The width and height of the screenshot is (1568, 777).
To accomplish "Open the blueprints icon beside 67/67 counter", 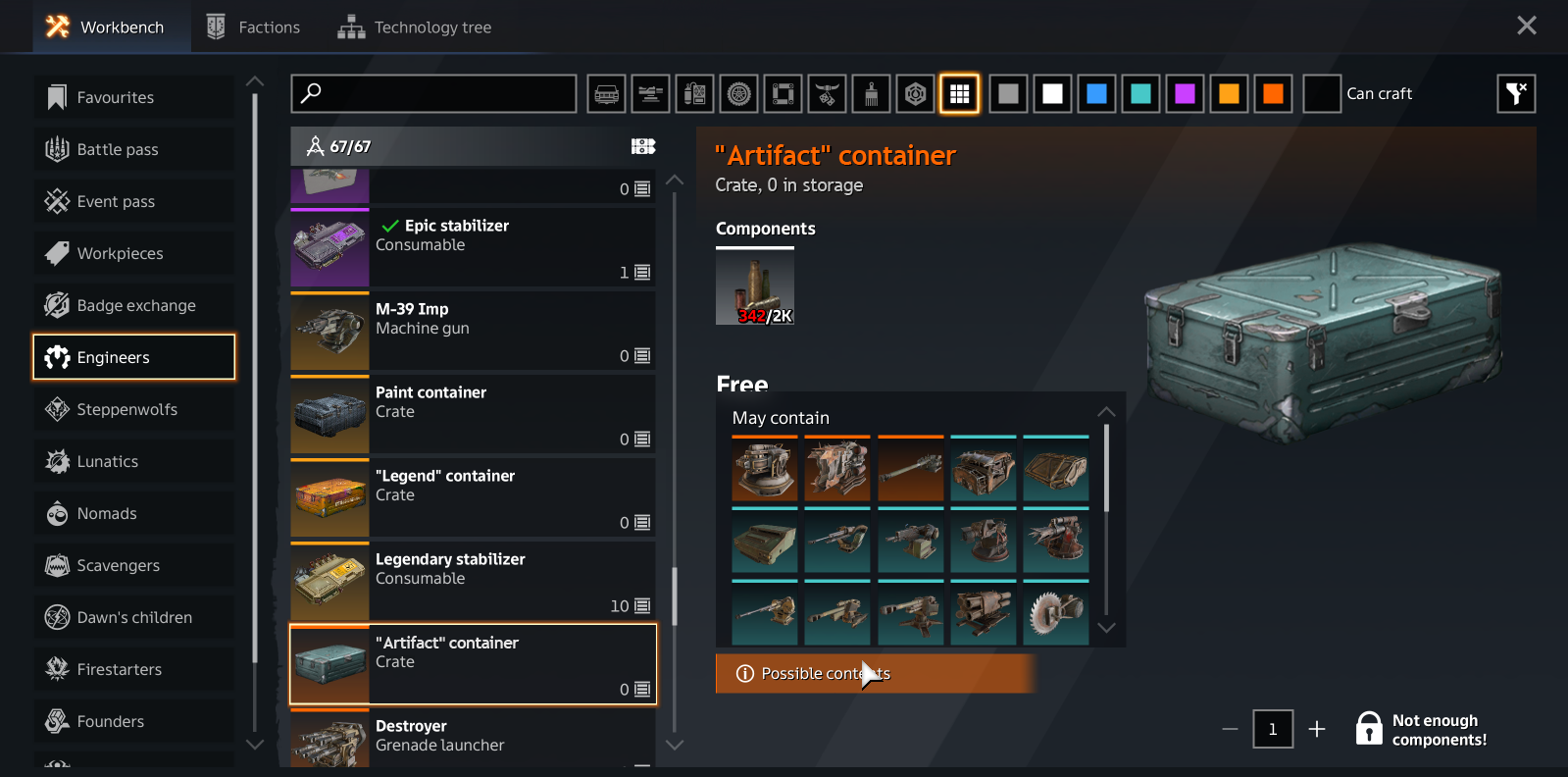I will click(642, 145).
